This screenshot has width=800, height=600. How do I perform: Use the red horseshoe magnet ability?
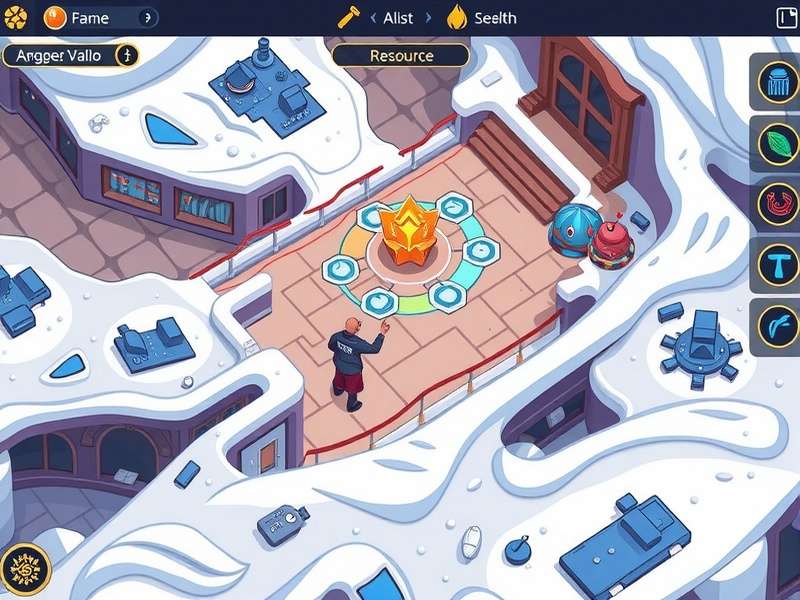coord(776,204)
